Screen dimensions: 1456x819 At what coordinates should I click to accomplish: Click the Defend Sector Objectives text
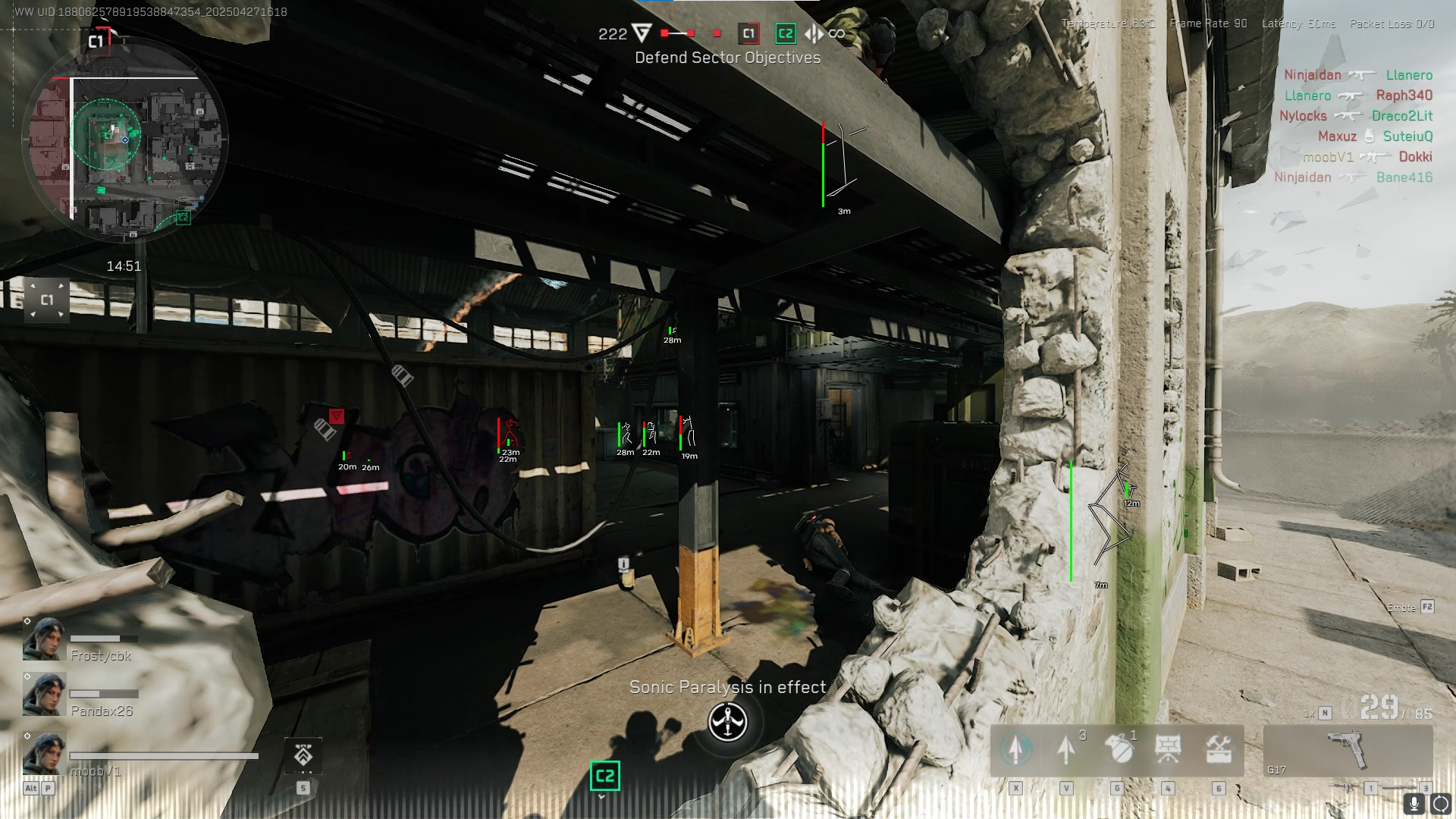[727, 57]
